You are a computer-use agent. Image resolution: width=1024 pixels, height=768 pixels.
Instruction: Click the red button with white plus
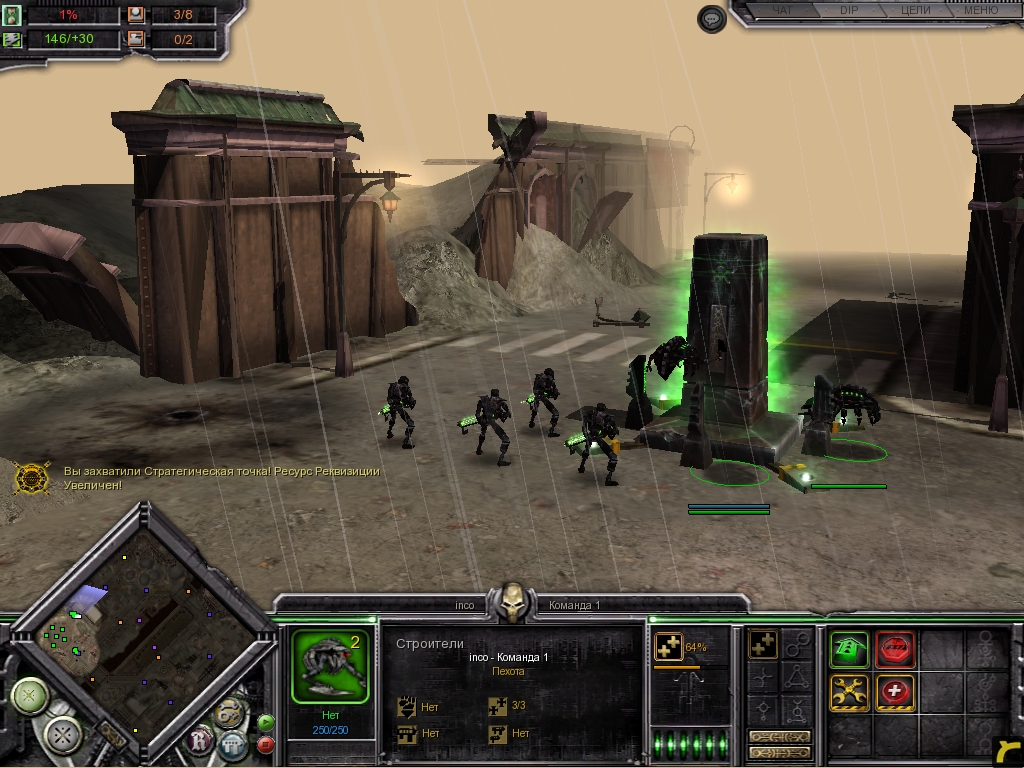click(x=895, y=692)
